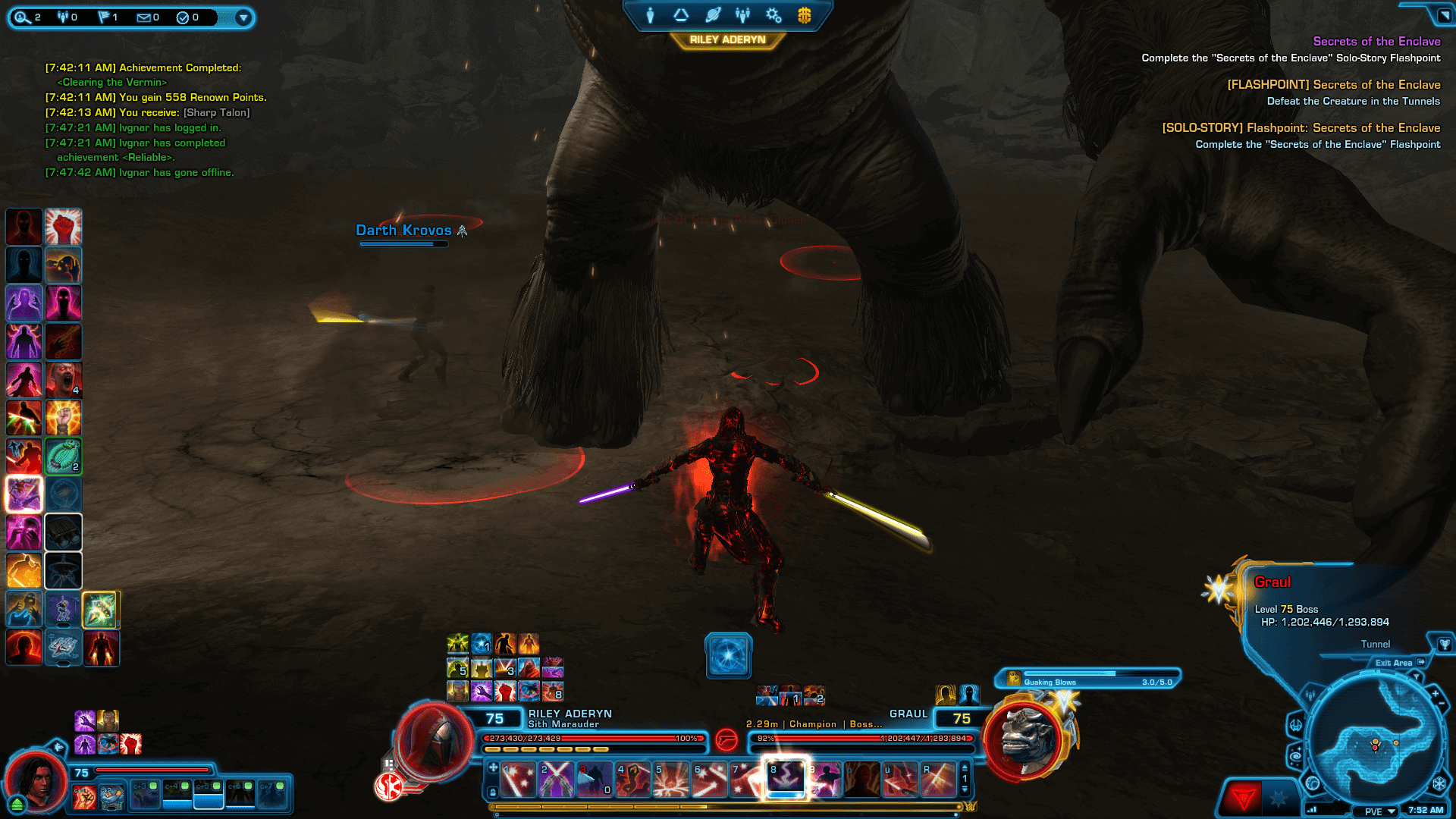The image size is (1456, 819).
Task: Open the achievements trophy icon near the minimap
Action: [x=1445, y=645]
